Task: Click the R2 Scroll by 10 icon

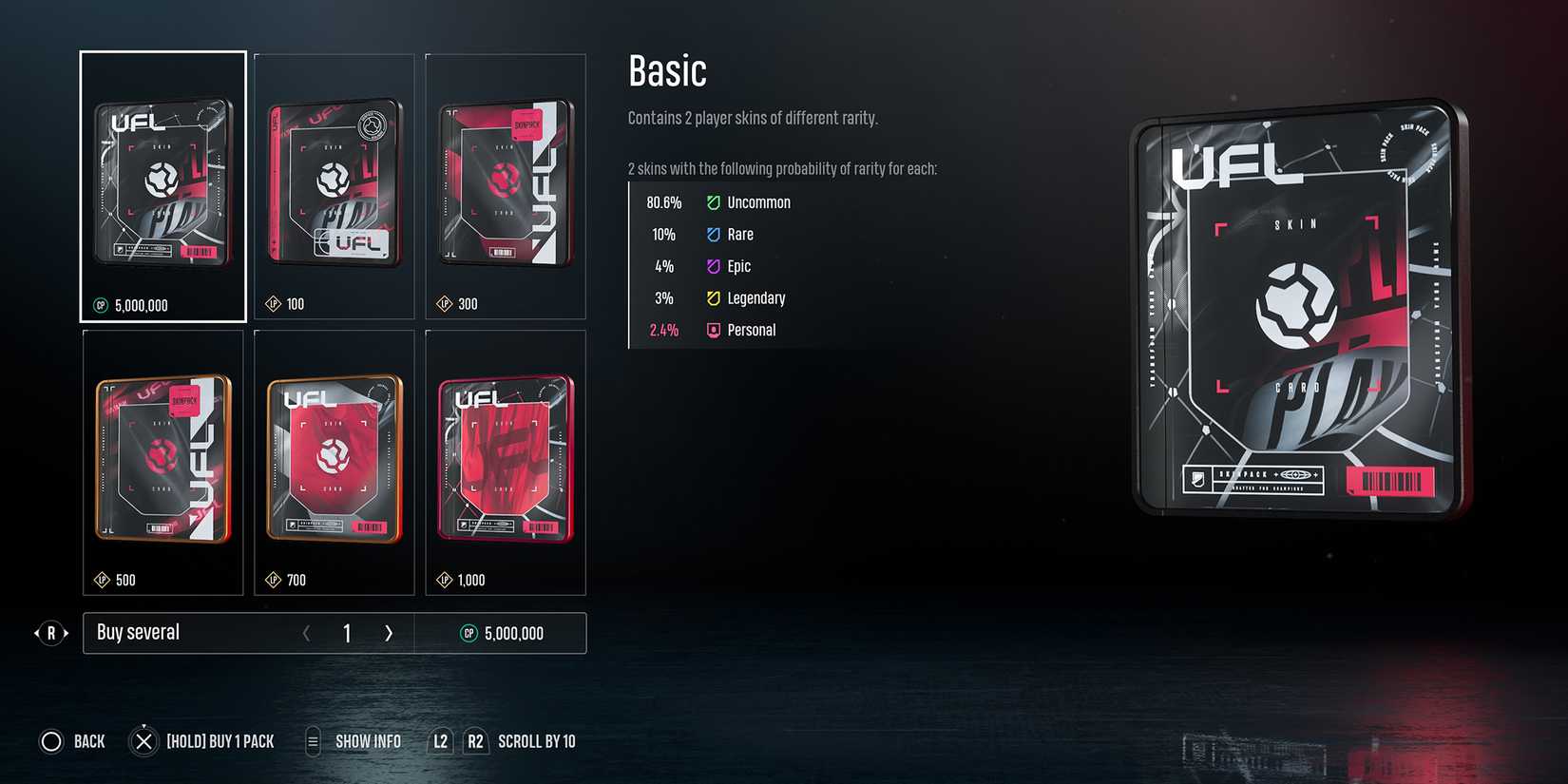Action: tap(475, 741)
